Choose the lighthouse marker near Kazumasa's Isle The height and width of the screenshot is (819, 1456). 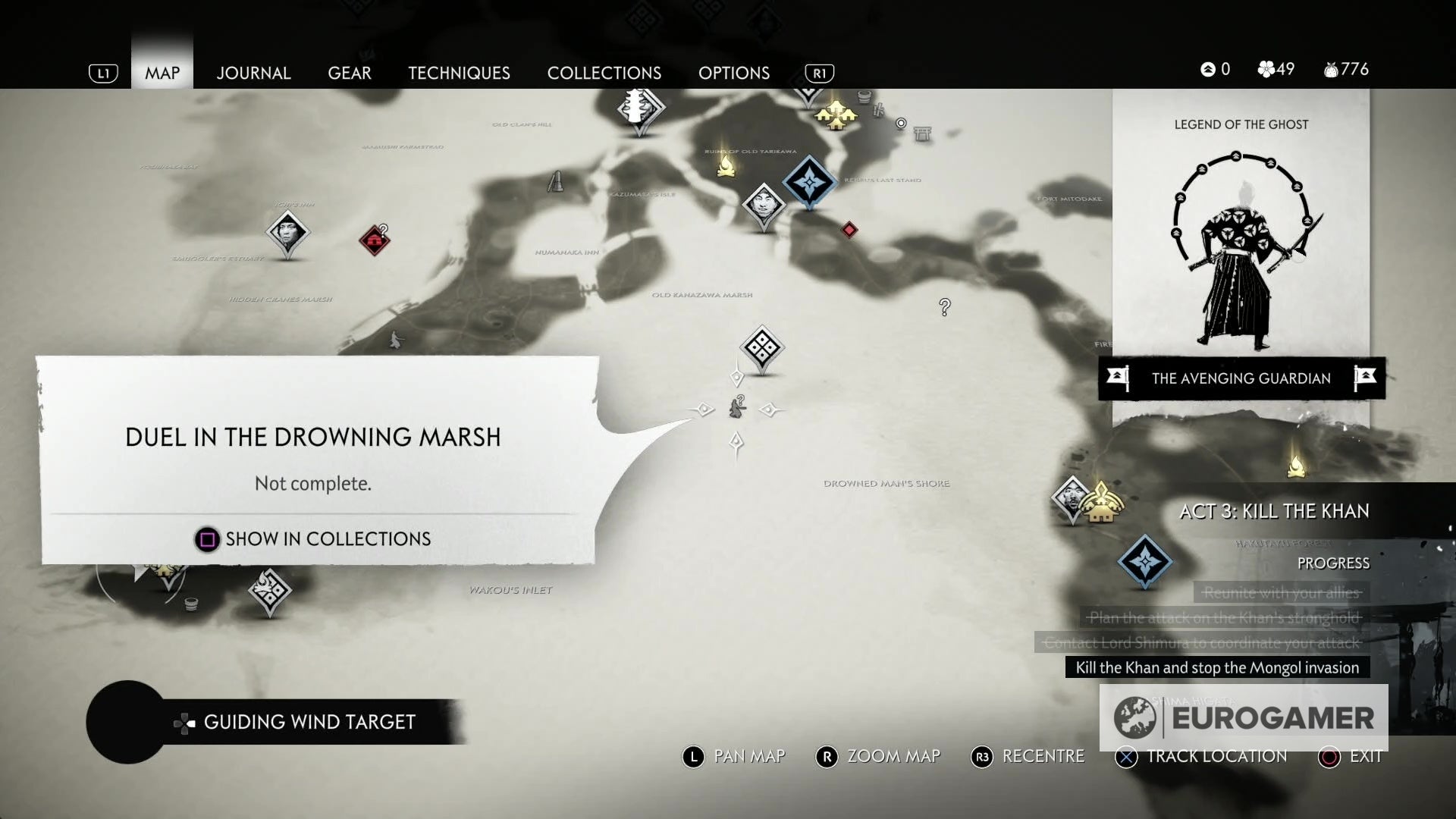(556, 181)
